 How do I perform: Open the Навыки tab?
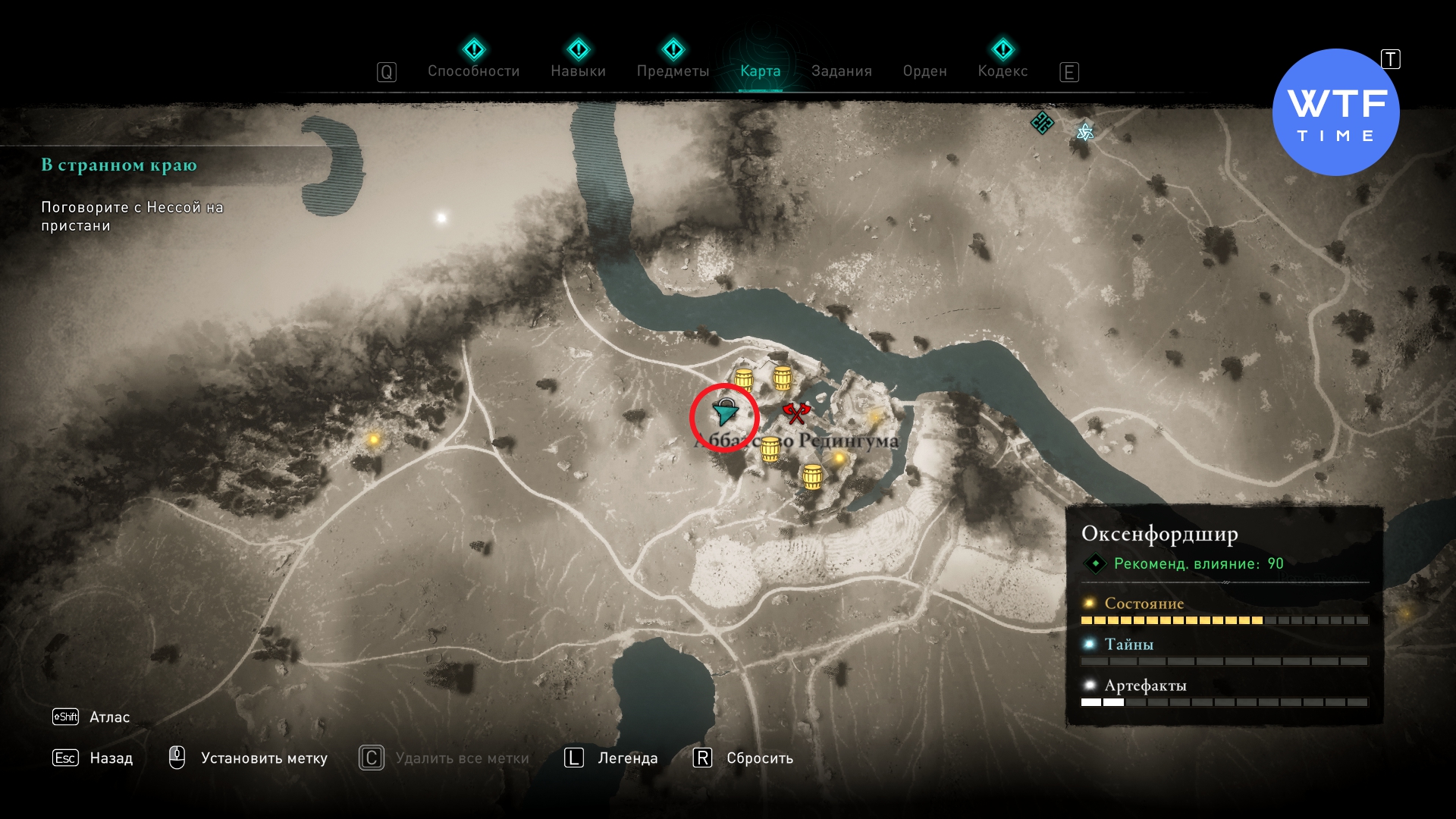[578, 71]
